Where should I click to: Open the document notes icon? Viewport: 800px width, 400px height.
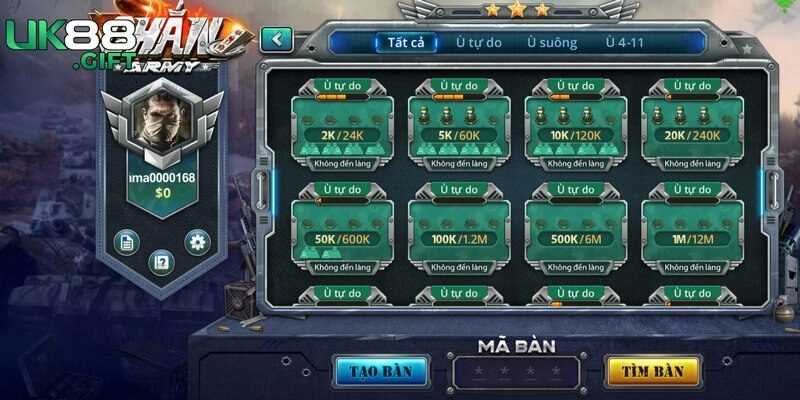point(126,241)
